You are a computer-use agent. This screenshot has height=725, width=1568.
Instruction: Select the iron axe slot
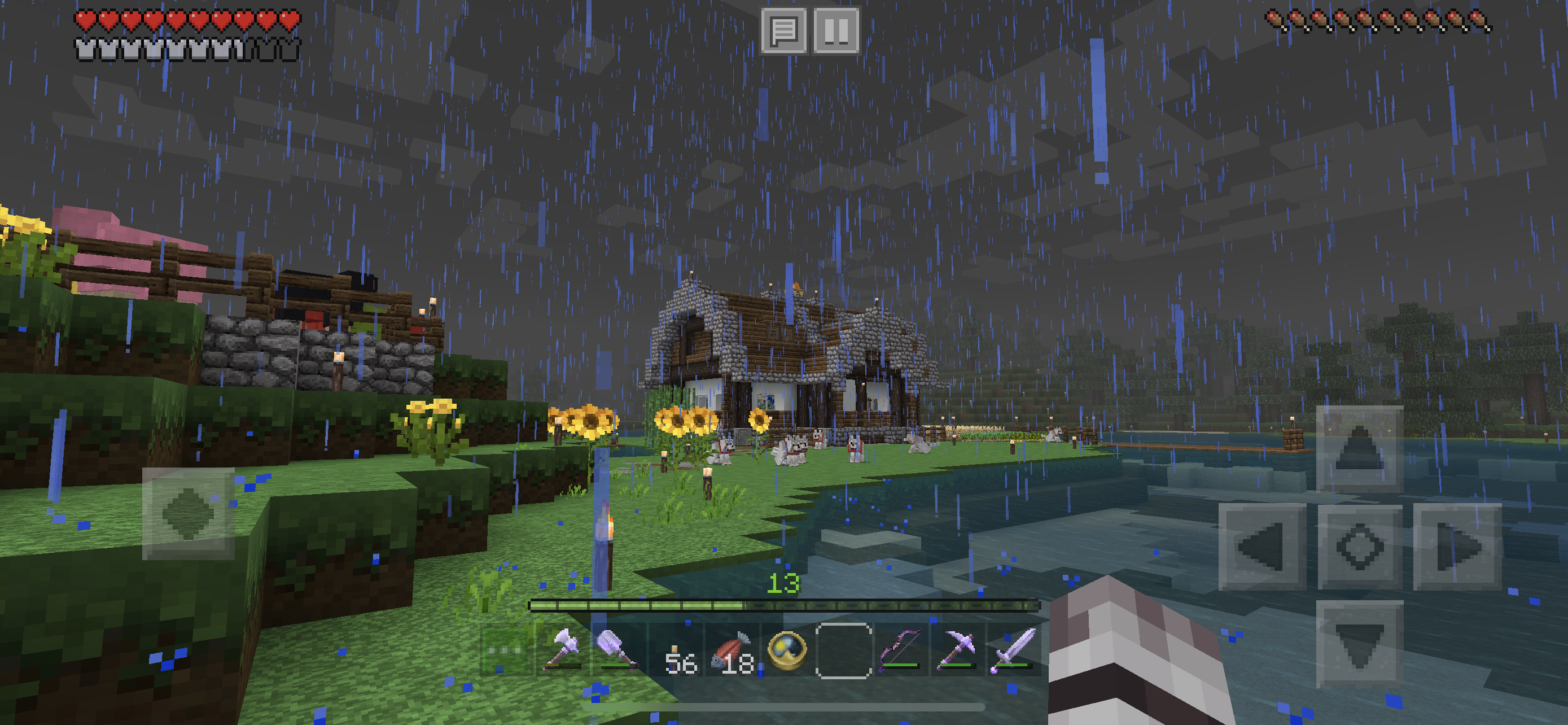click(x=564, y=650)
